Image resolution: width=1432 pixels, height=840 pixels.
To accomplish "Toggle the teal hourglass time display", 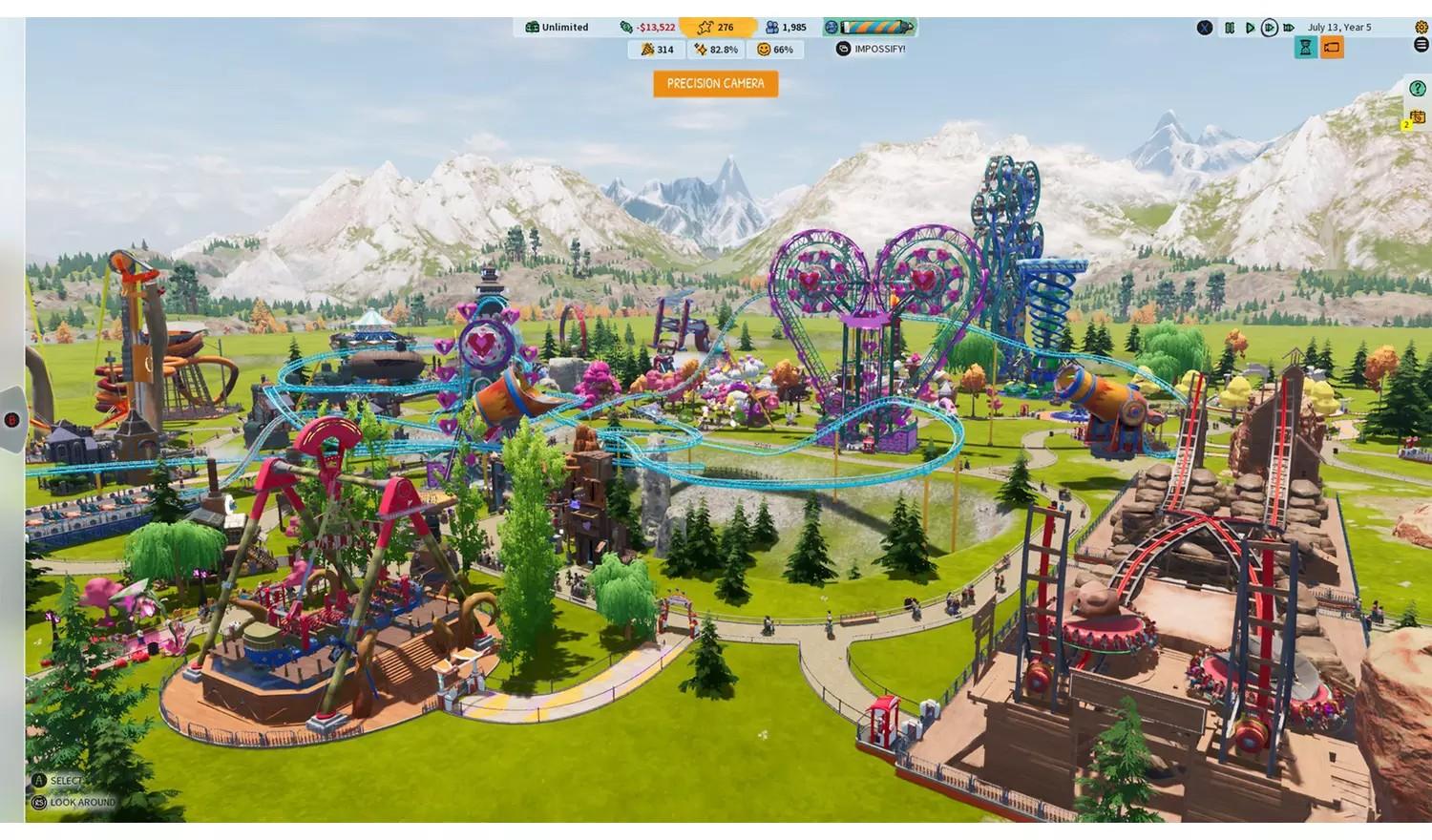I will [x=1306, y=46].
